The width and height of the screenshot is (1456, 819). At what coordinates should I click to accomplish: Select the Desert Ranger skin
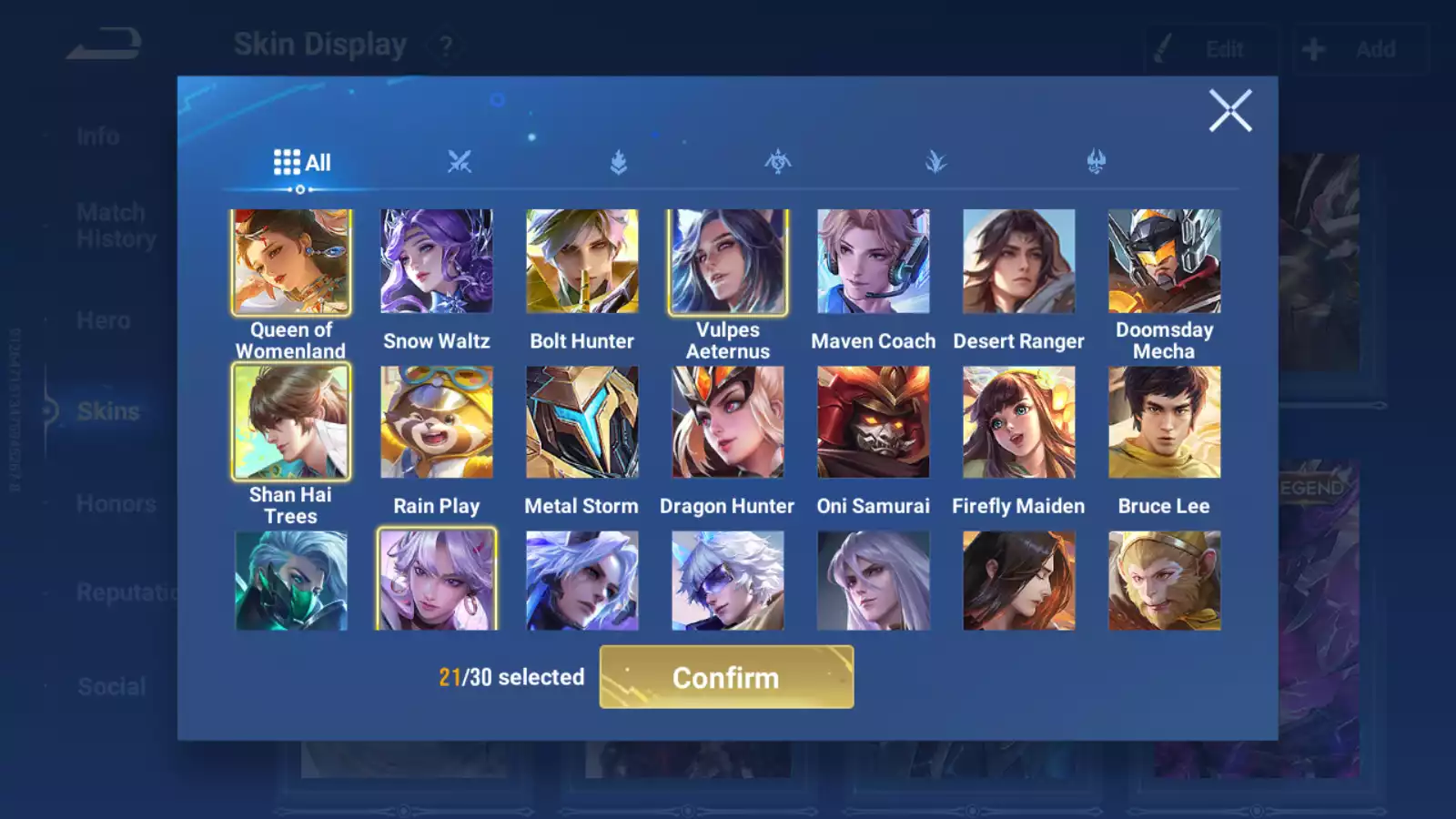1019,262
